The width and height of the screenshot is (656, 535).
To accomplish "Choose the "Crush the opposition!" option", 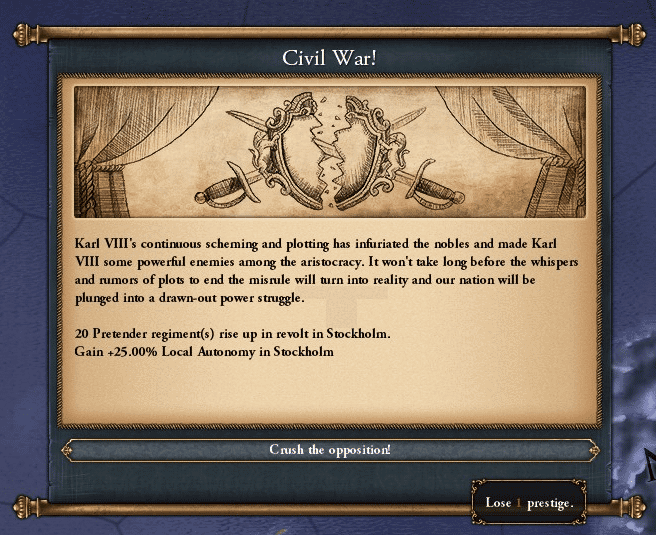I will pyautogui.click(x=329, y=450).
